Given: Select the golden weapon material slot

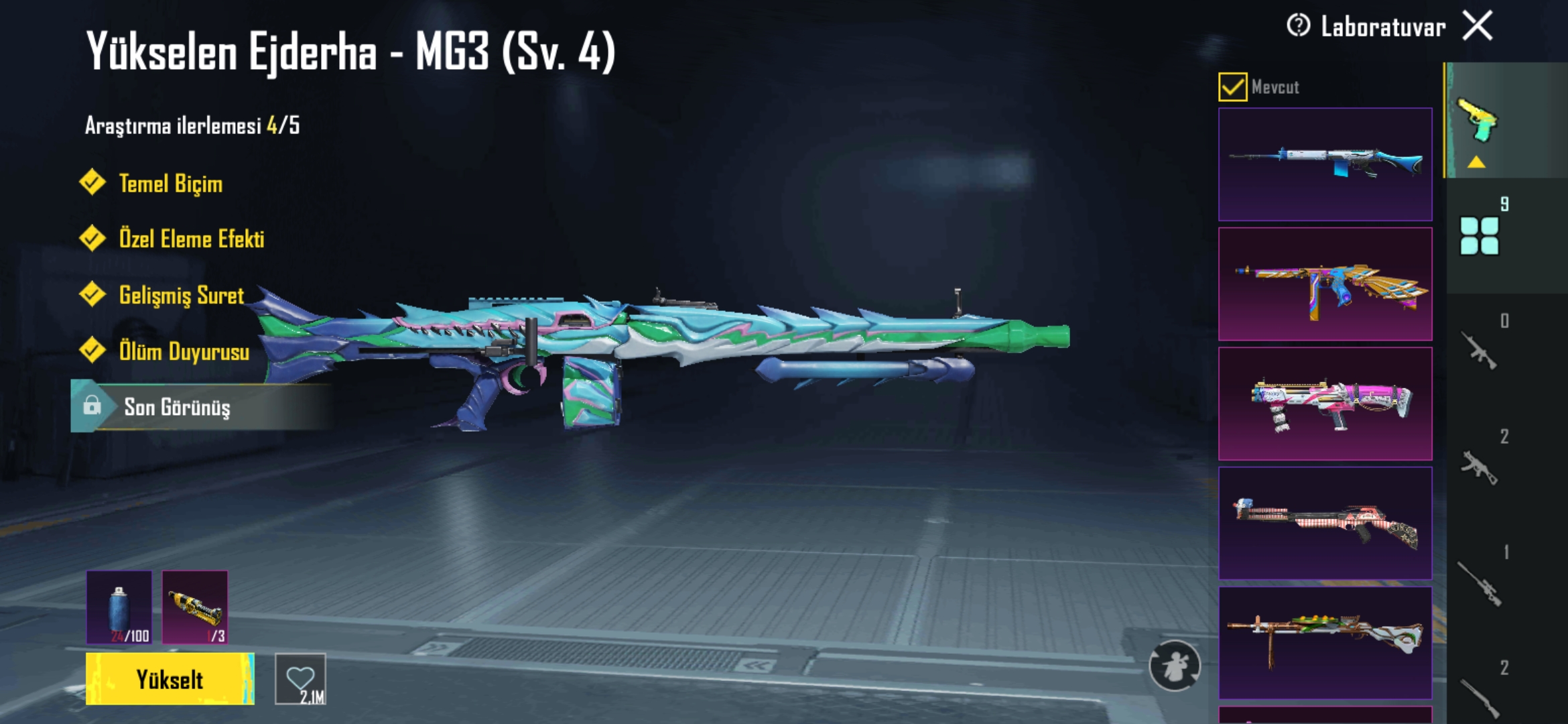Looking at the screenshot, I should click(x=195, y=607).
